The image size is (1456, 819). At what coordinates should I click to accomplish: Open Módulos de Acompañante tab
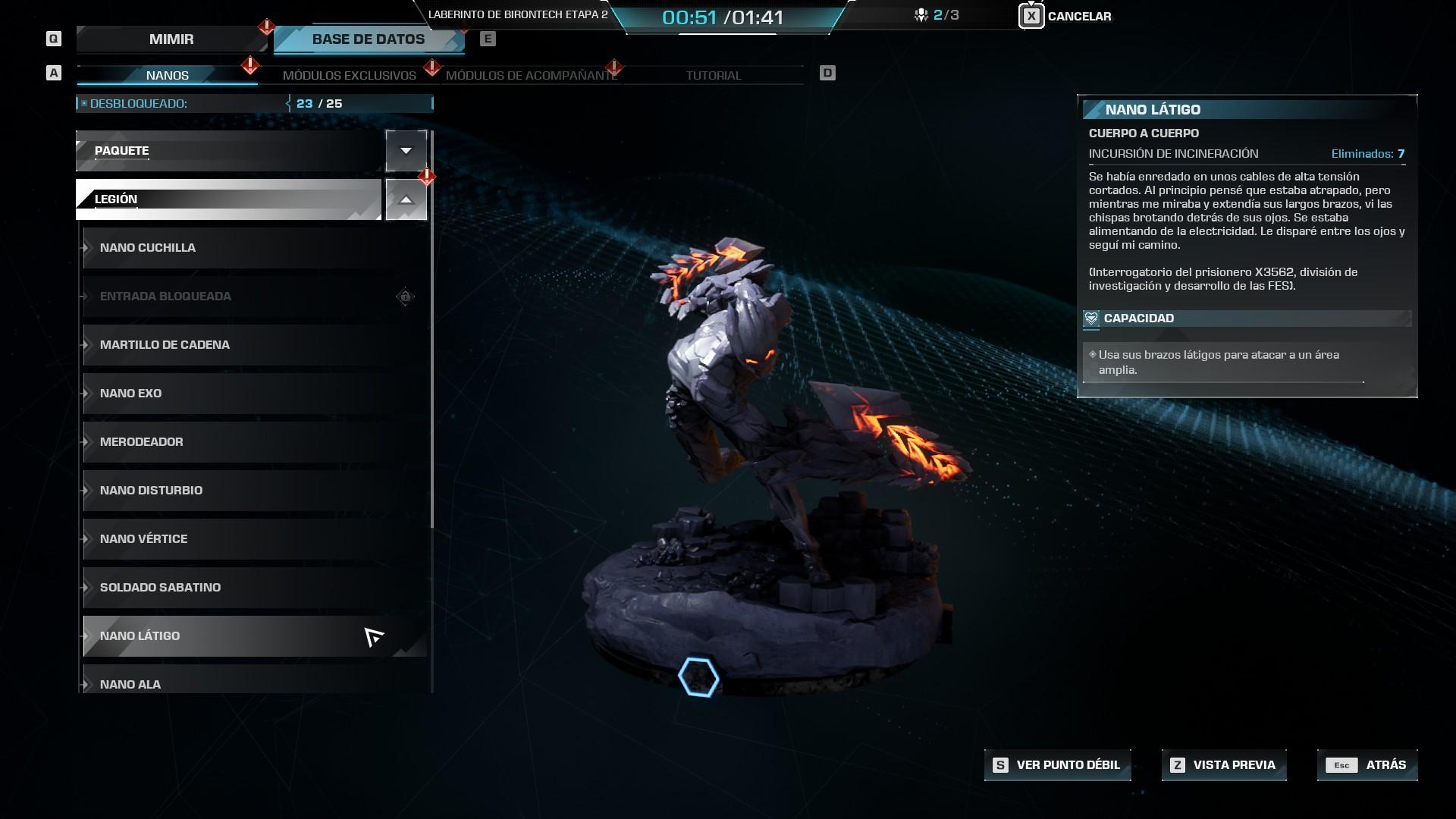pos(531,75)
